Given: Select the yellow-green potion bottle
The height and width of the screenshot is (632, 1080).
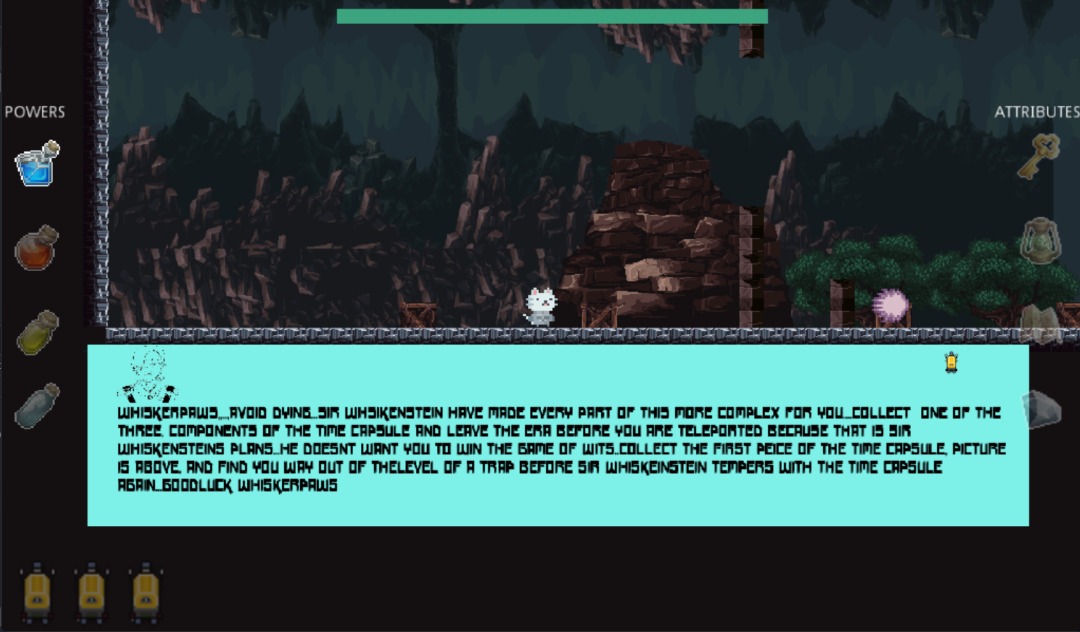Looking at the screenshot, I should click(38, 332).
